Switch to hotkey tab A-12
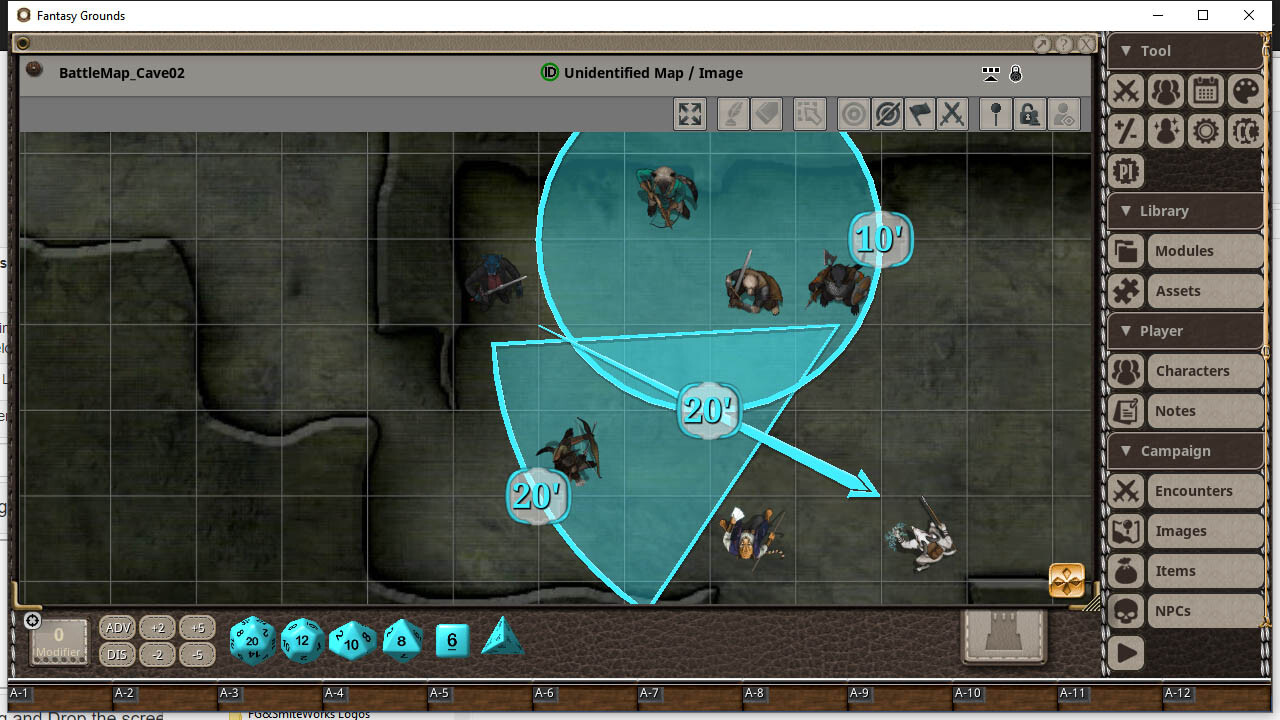Image resolution: width=1280 pixels, height=720 pixels. coord(1177,693)
